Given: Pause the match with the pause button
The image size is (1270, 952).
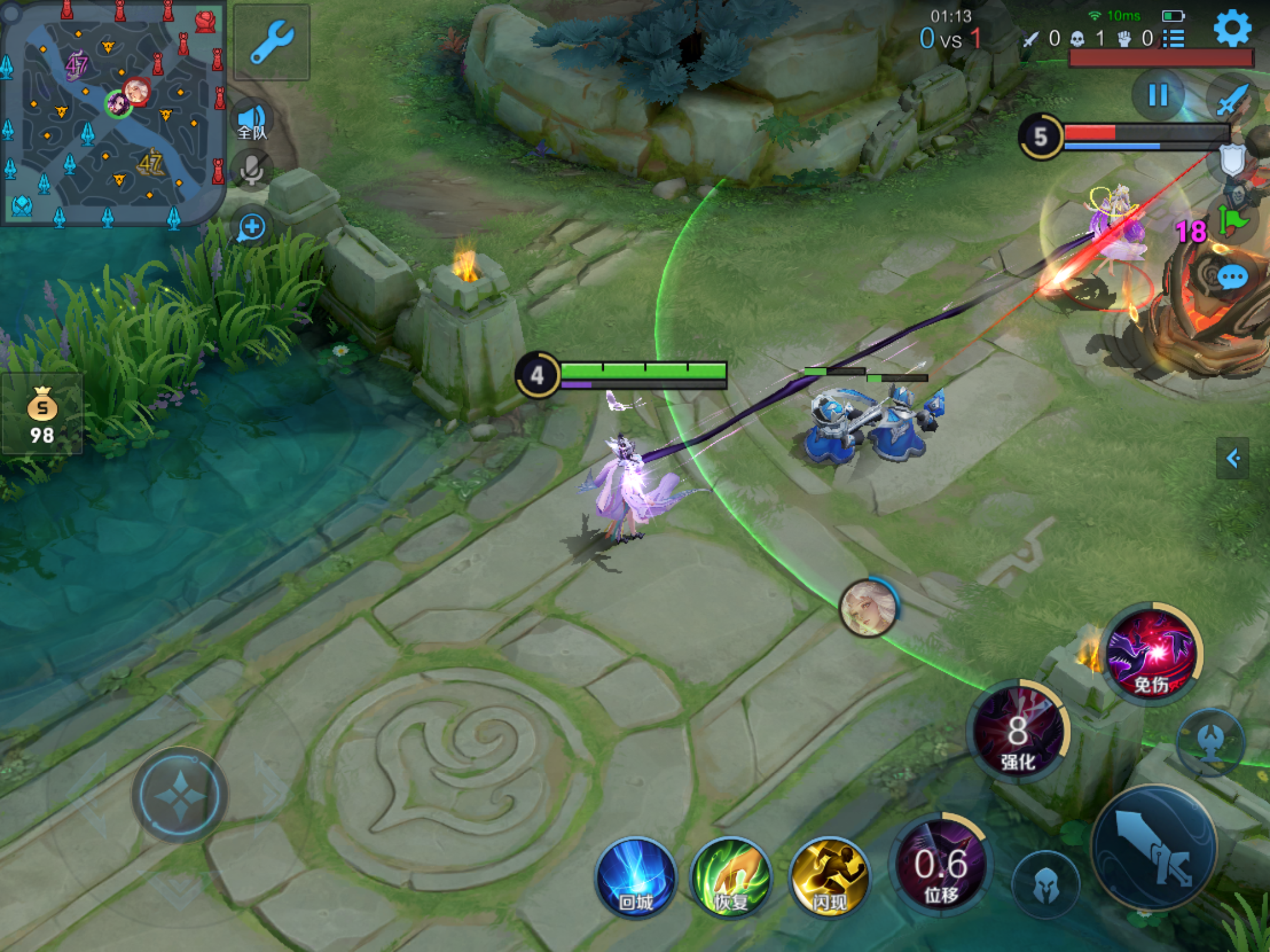Looking at the screenshot, I should tap(1158, 95).
